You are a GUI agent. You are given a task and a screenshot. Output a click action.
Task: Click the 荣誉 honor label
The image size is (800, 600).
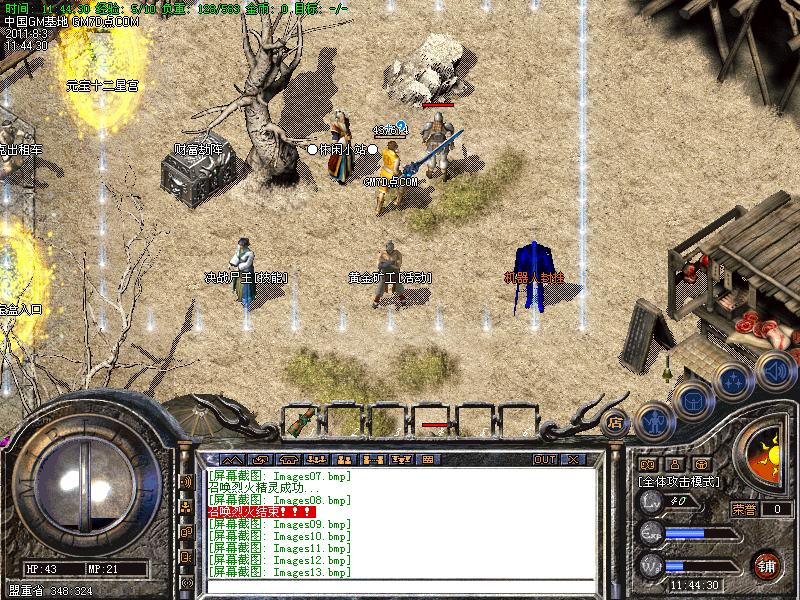pos(743,509)
